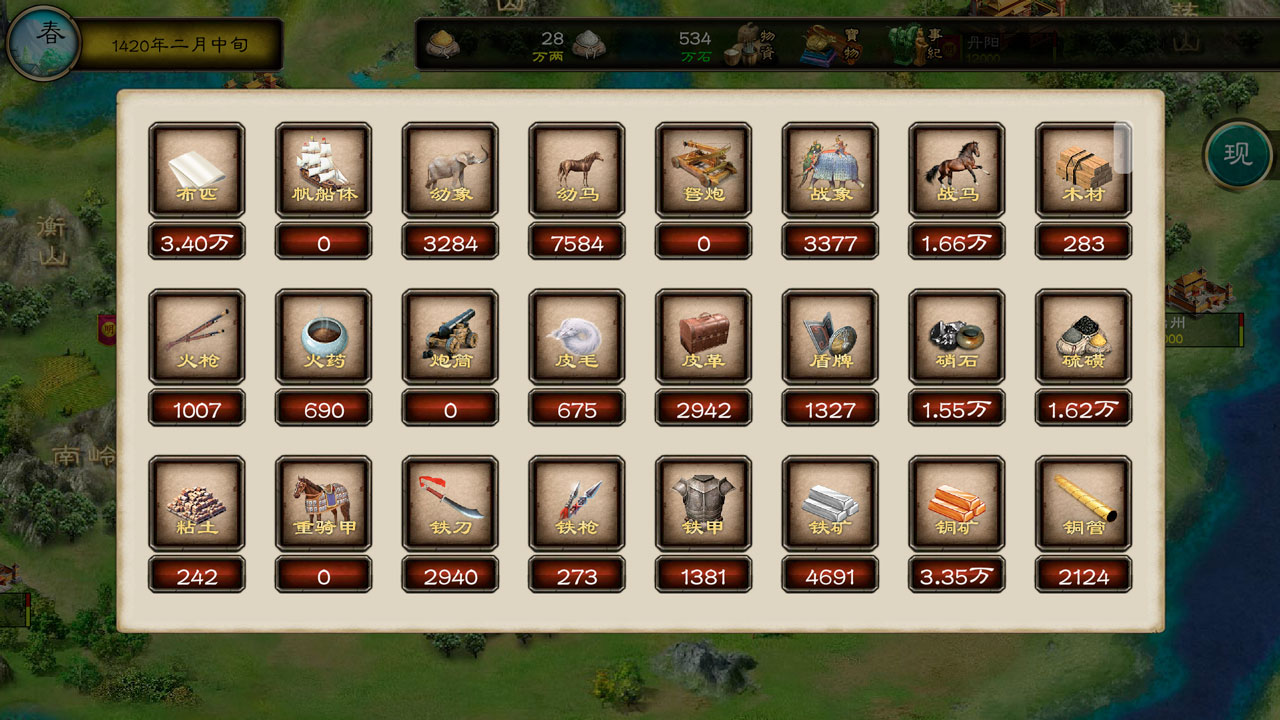1280x720 pixels.
Task: Open the treasures (寶物) menu icon
Action: [830, 44]
